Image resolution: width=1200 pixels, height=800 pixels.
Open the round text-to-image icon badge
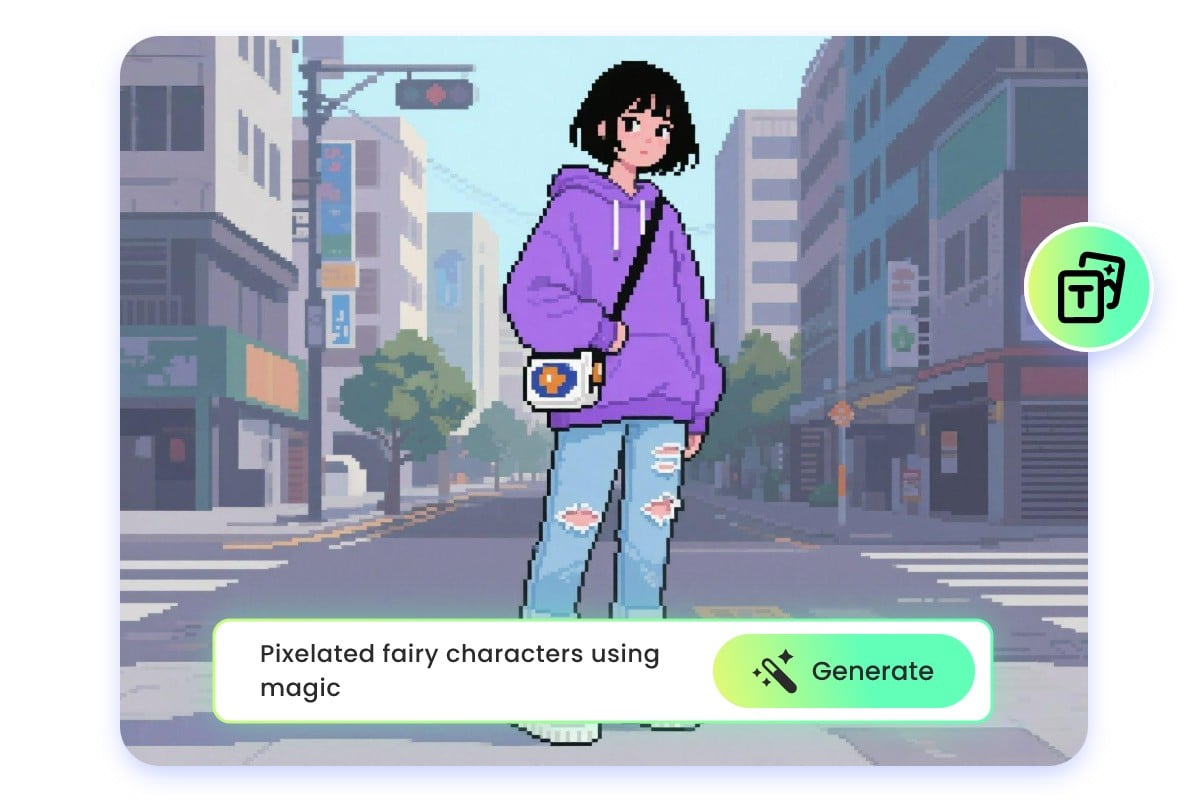pyautogui.click(x=1089, y=288)
